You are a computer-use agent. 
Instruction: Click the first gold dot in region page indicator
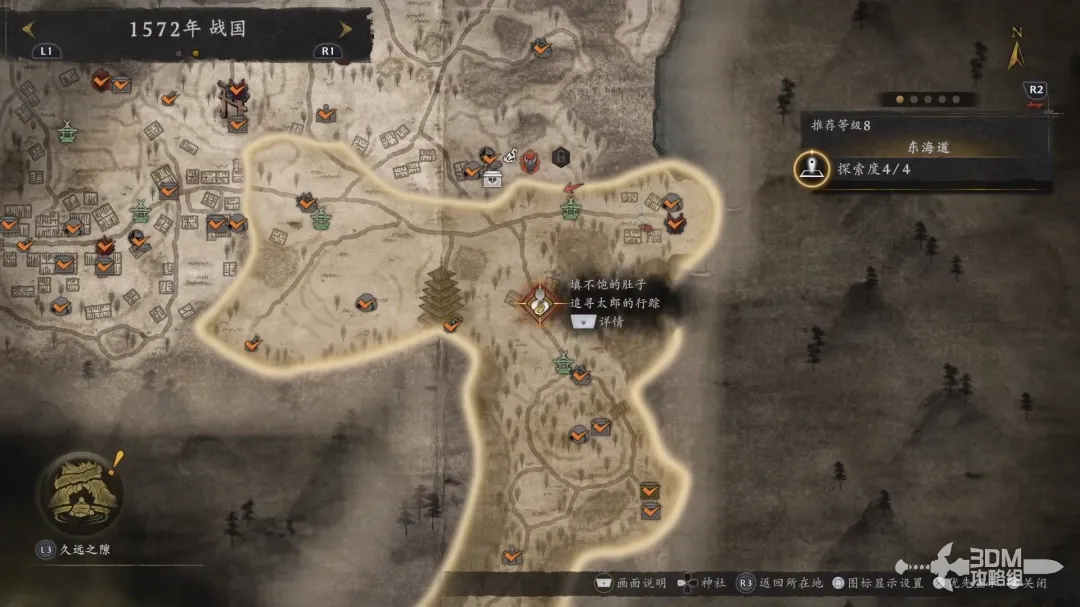tap(899, 99)
